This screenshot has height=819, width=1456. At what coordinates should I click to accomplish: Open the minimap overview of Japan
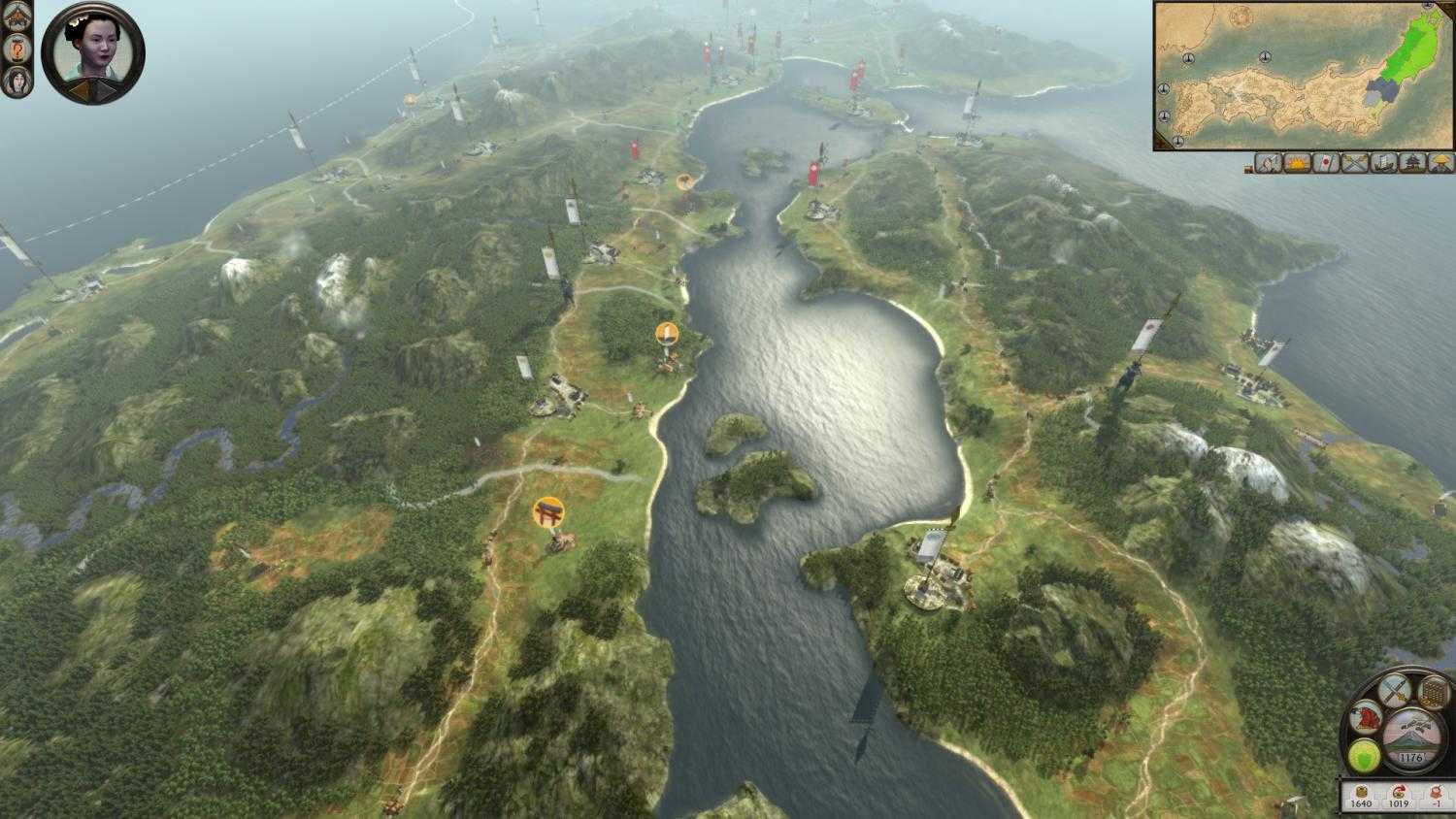pos(1301,76)
